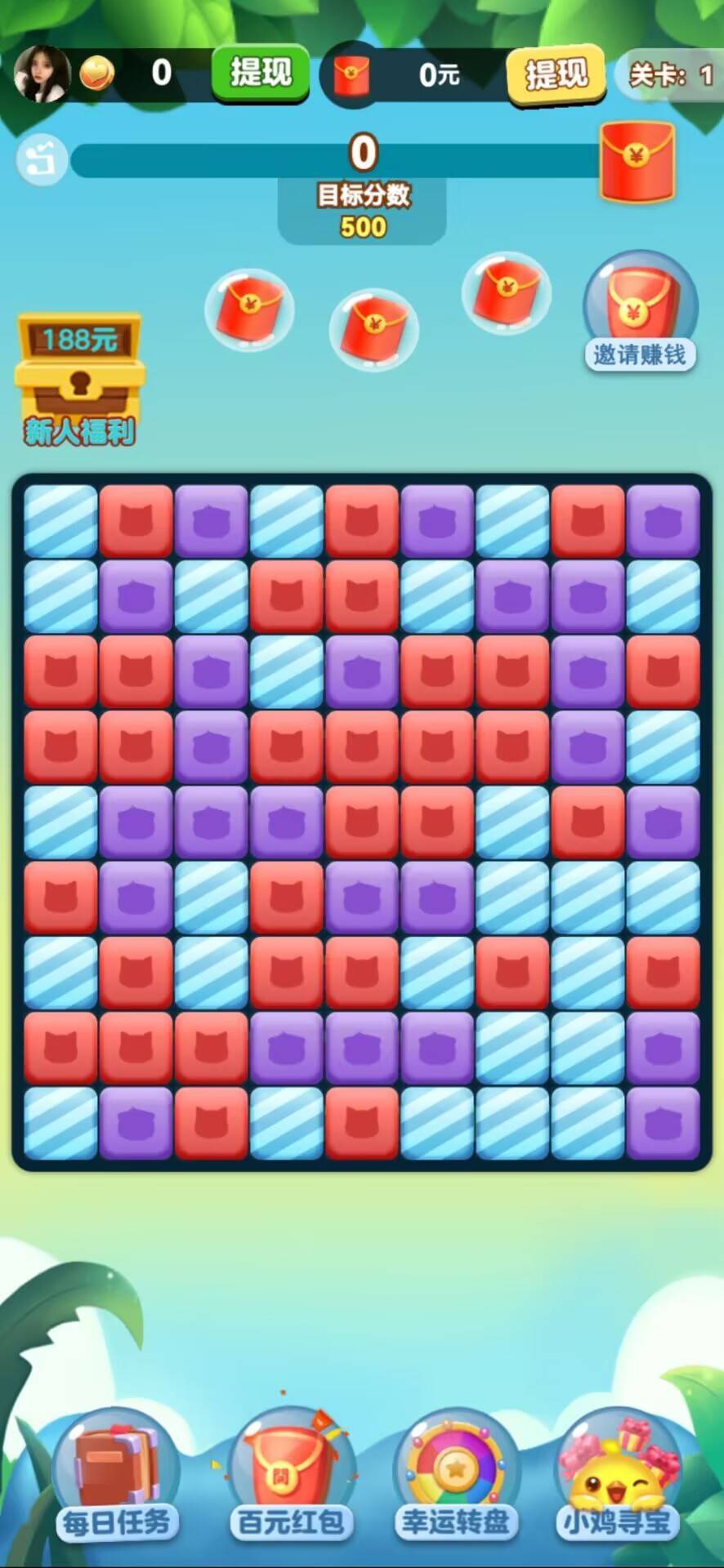This screenshot has width=724, height=1568.
Task: Tap the green 提现 withdraw button
Action: click(x=261, y=73)
